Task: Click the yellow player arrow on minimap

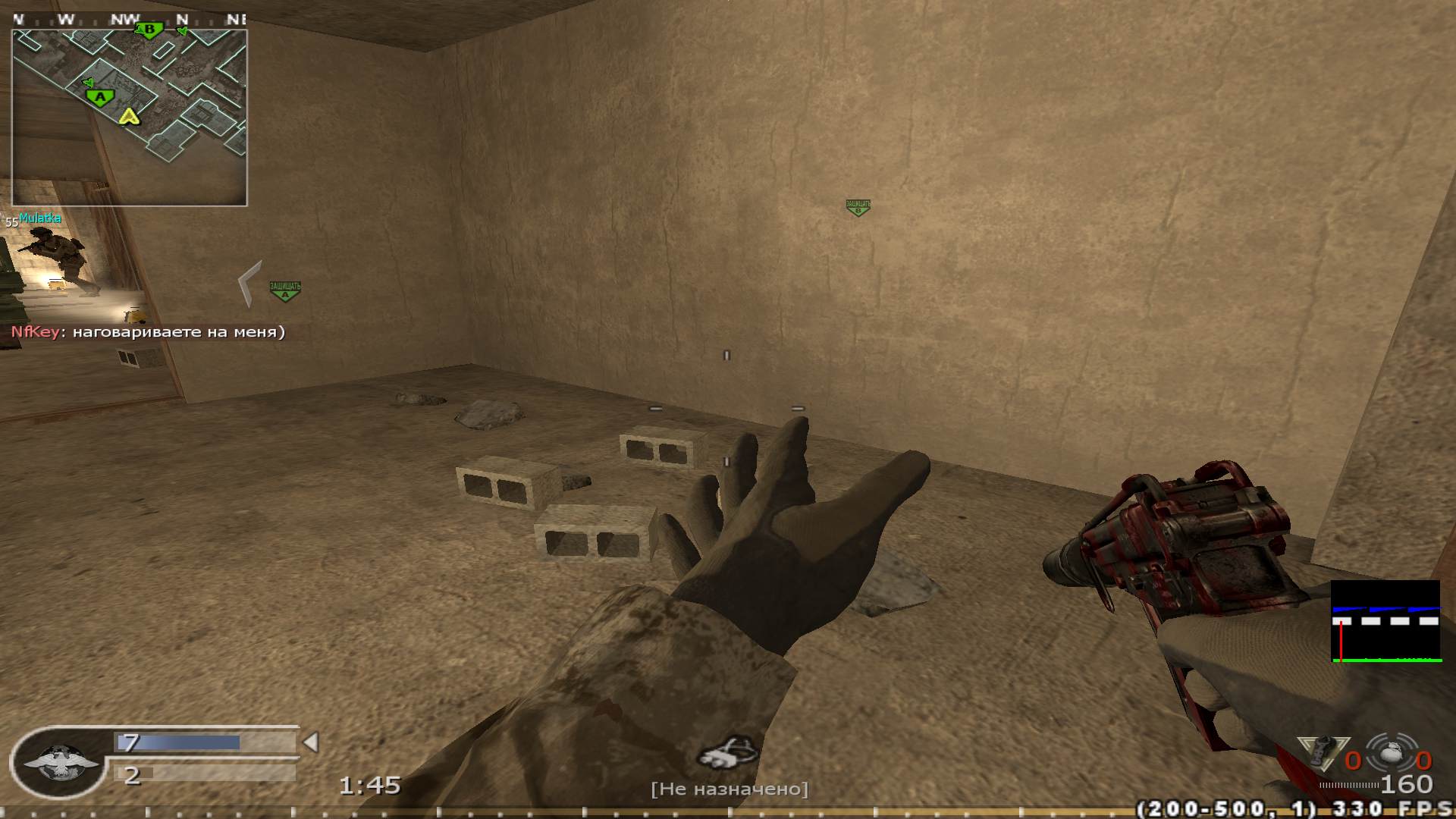Action: click(x=129, y=116)
